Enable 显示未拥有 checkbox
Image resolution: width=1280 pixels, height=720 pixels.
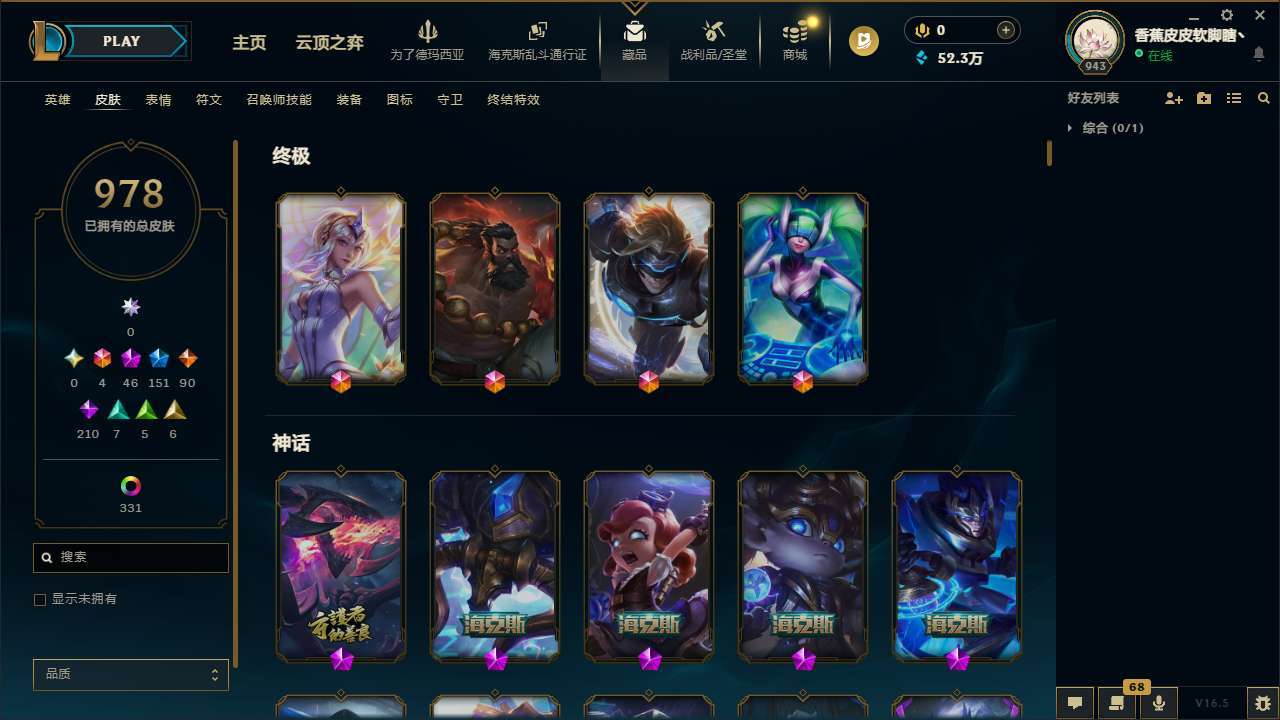[x=40, y=599]
